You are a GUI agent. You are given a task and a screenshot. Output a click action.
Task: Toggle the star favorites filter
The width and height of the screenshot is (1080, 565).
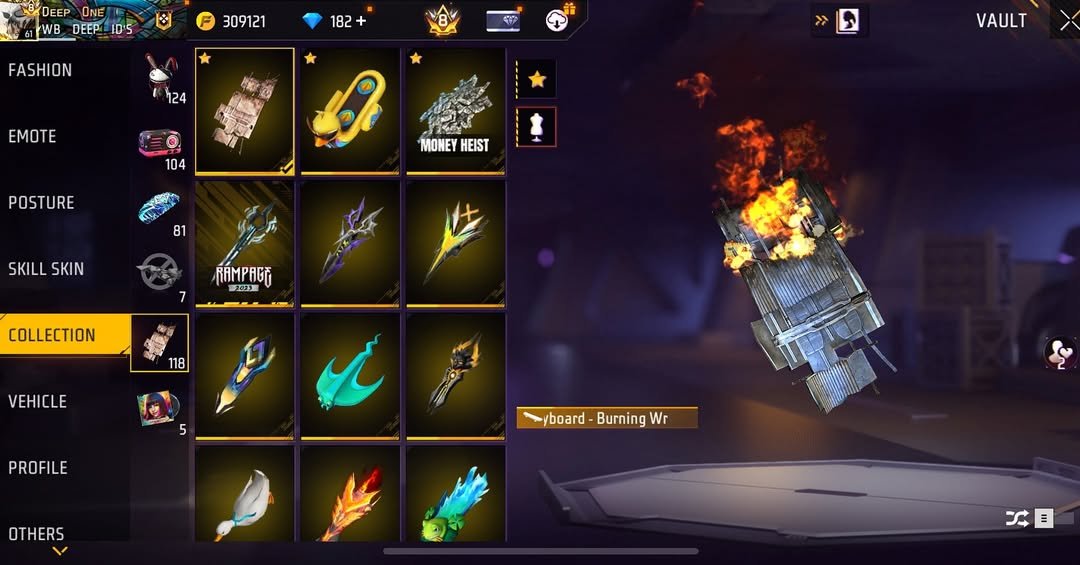click(537, 79)
